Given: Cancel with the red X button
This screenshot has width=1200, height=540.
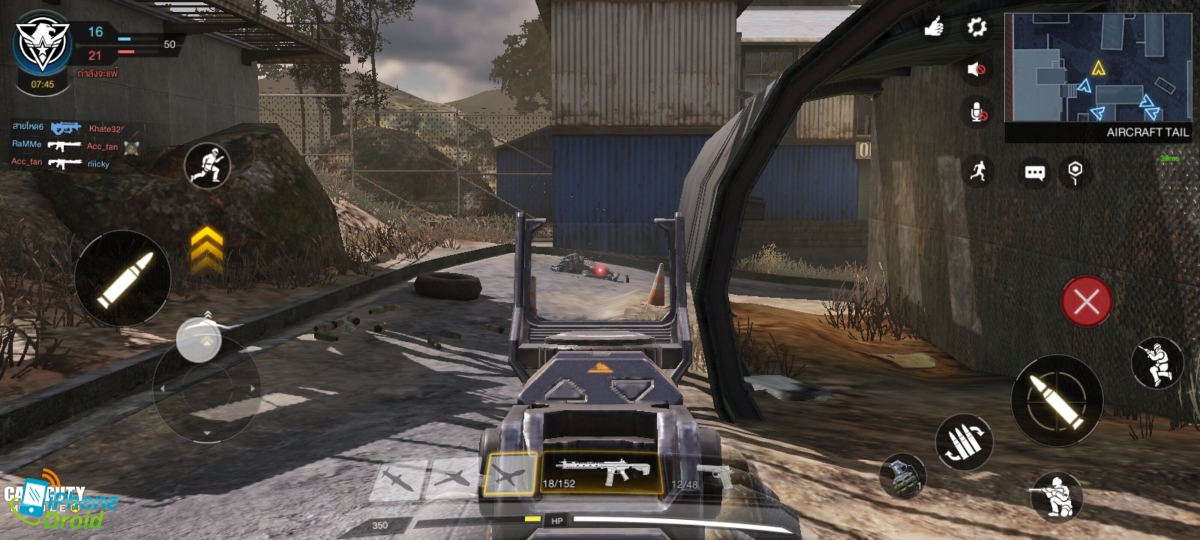Looking at the screenshot, I should click(x=1087, y=301).
